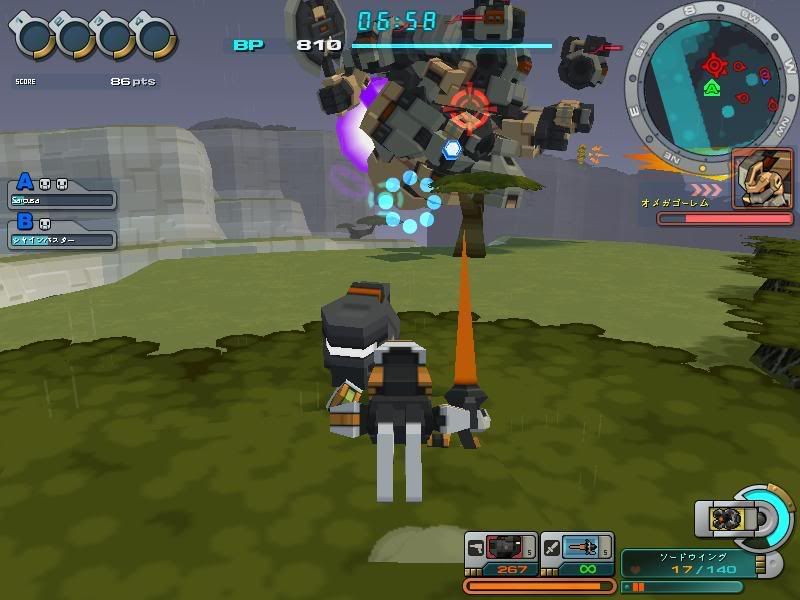Click the item icon beside the cyan gauge
Viewport: 800px width, 600px height.
point(726,518)
